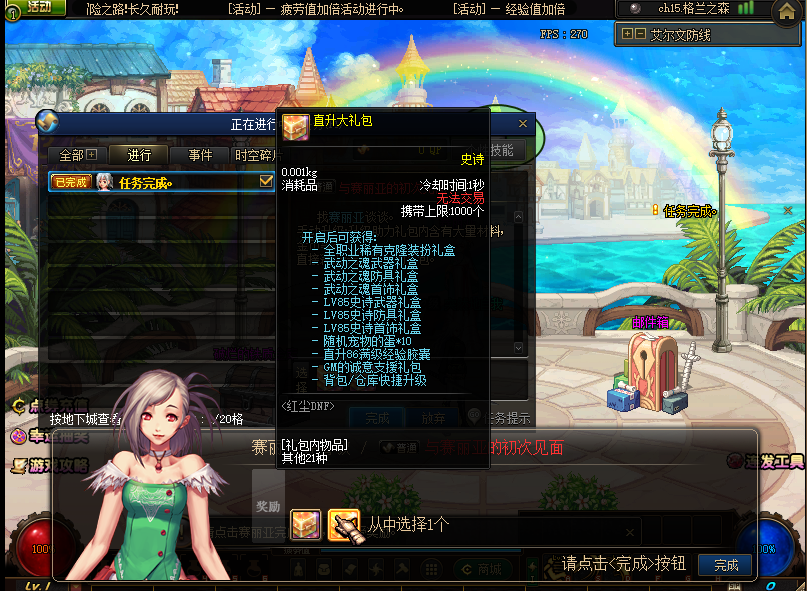
Task: Switch to the 事件 quest tab
Action: 200,155
